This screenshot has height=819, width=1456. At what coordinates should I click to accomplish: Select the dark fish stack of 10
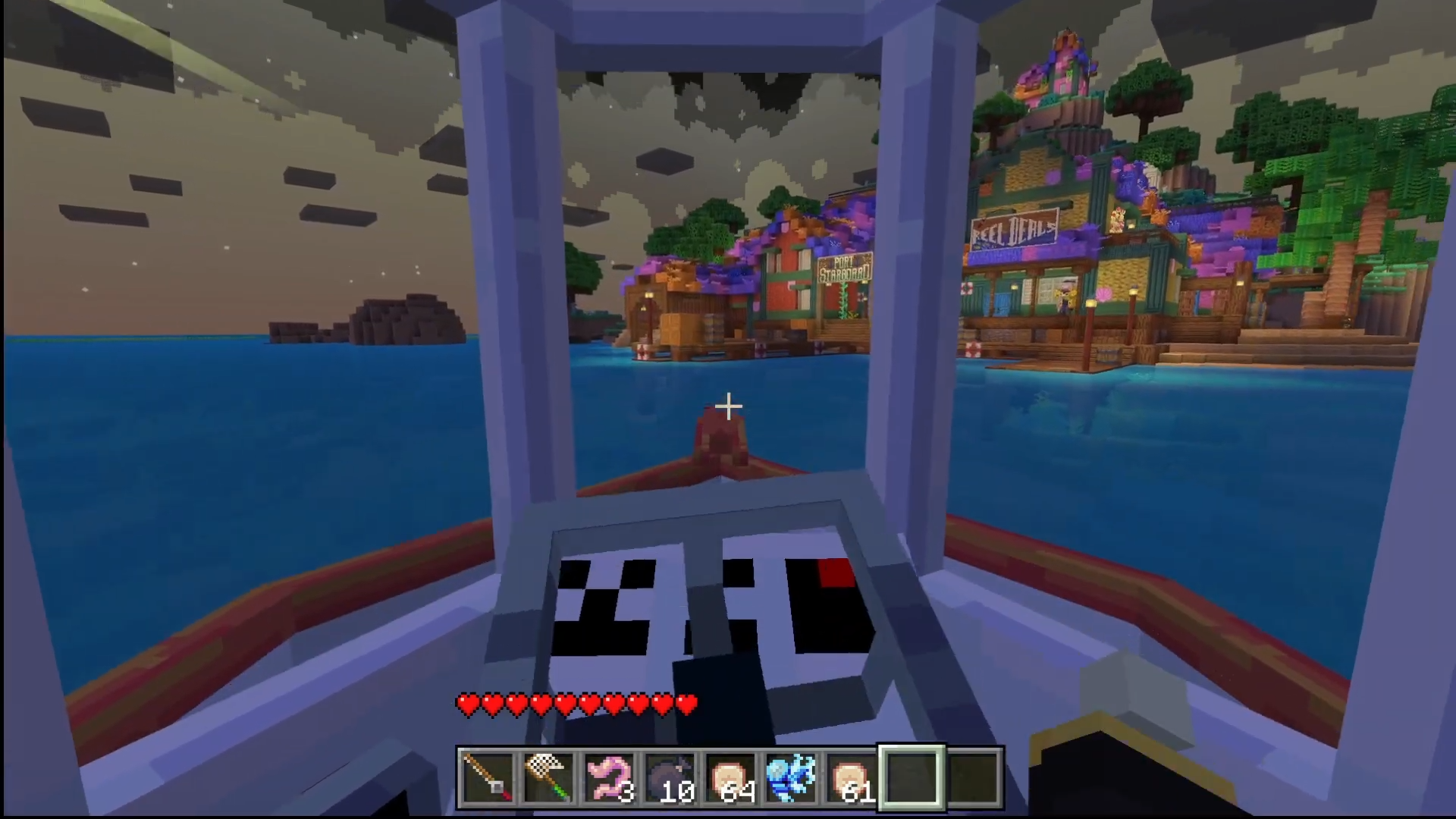(670, 778)
